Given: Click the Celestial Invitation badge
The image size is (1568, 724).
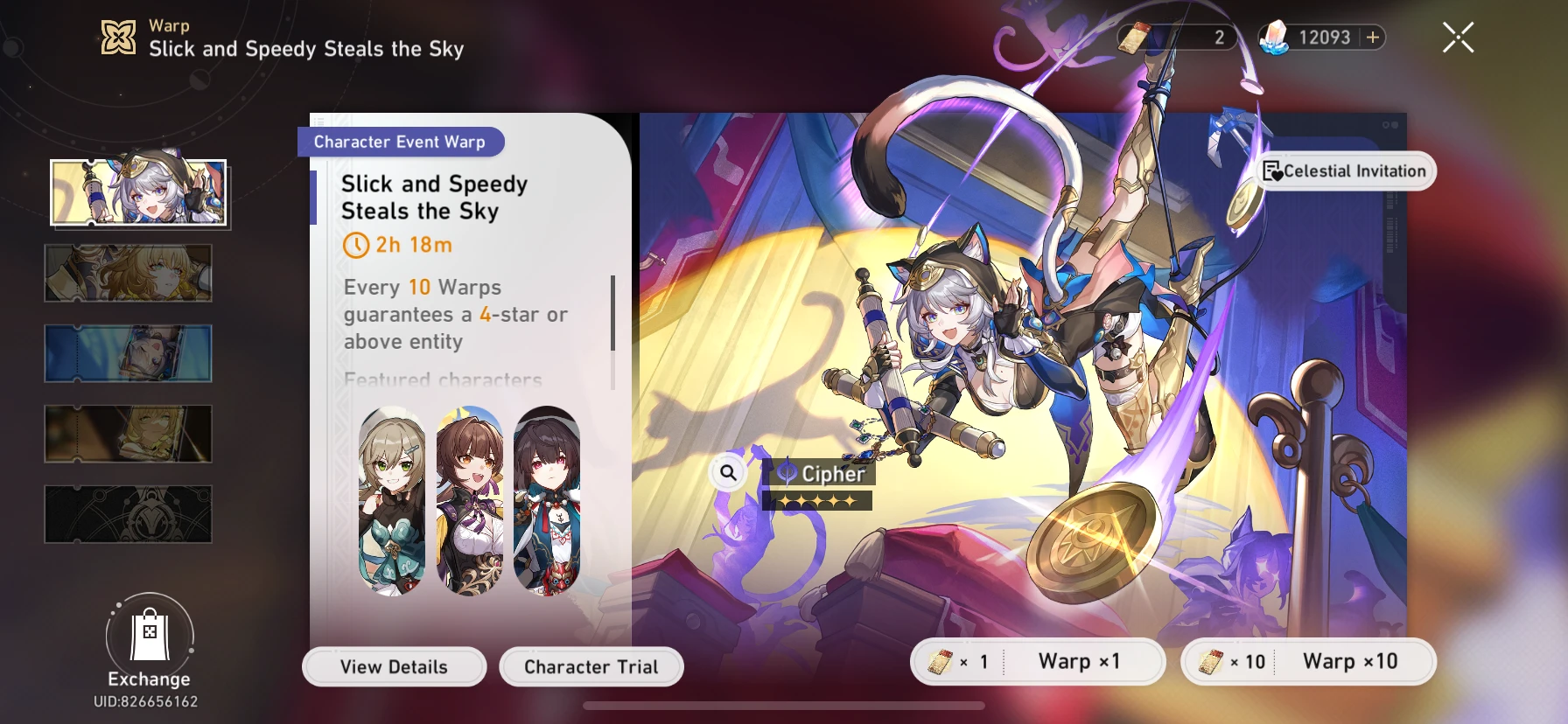Looking at the screenshot, I should pos(1345,171).
